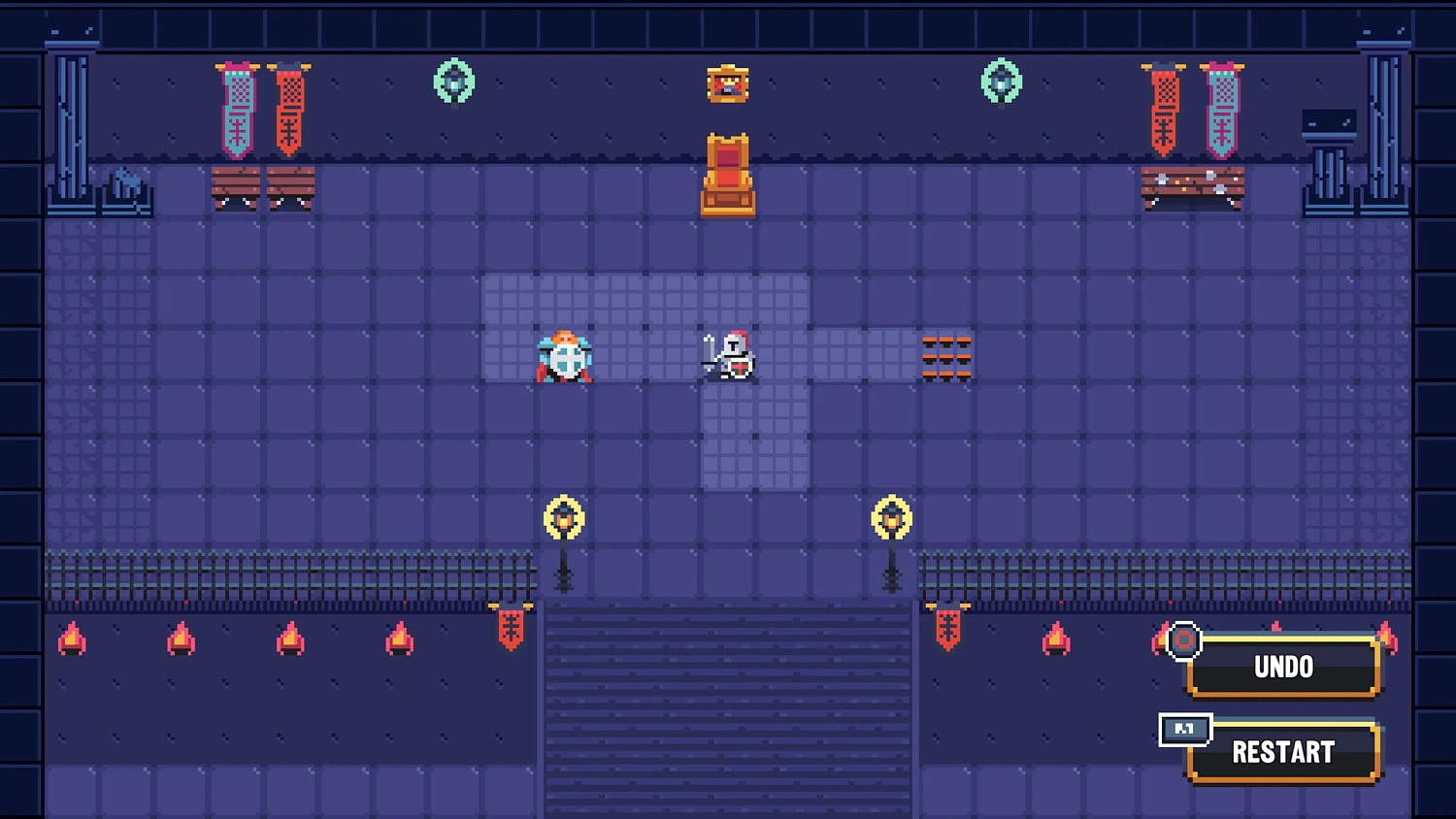
Task: Click the weapons table on the right
Action: (1194, 186)
